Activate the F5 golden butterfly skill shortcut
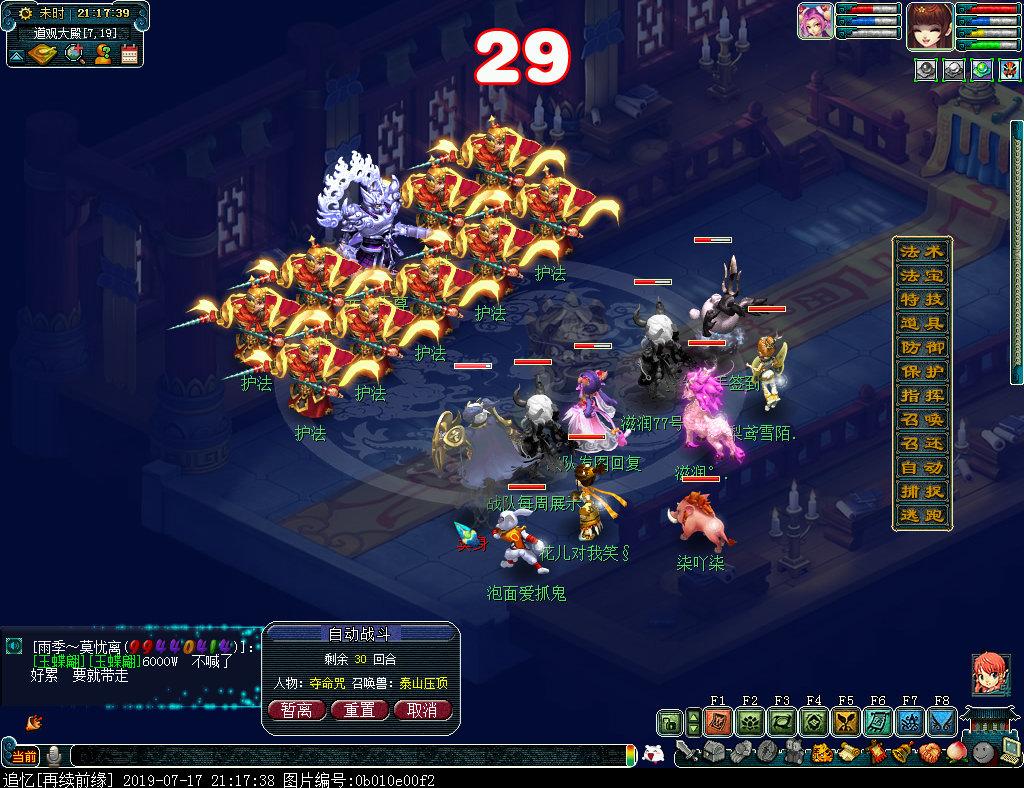Screen dimensions: 1024x788 846,722
